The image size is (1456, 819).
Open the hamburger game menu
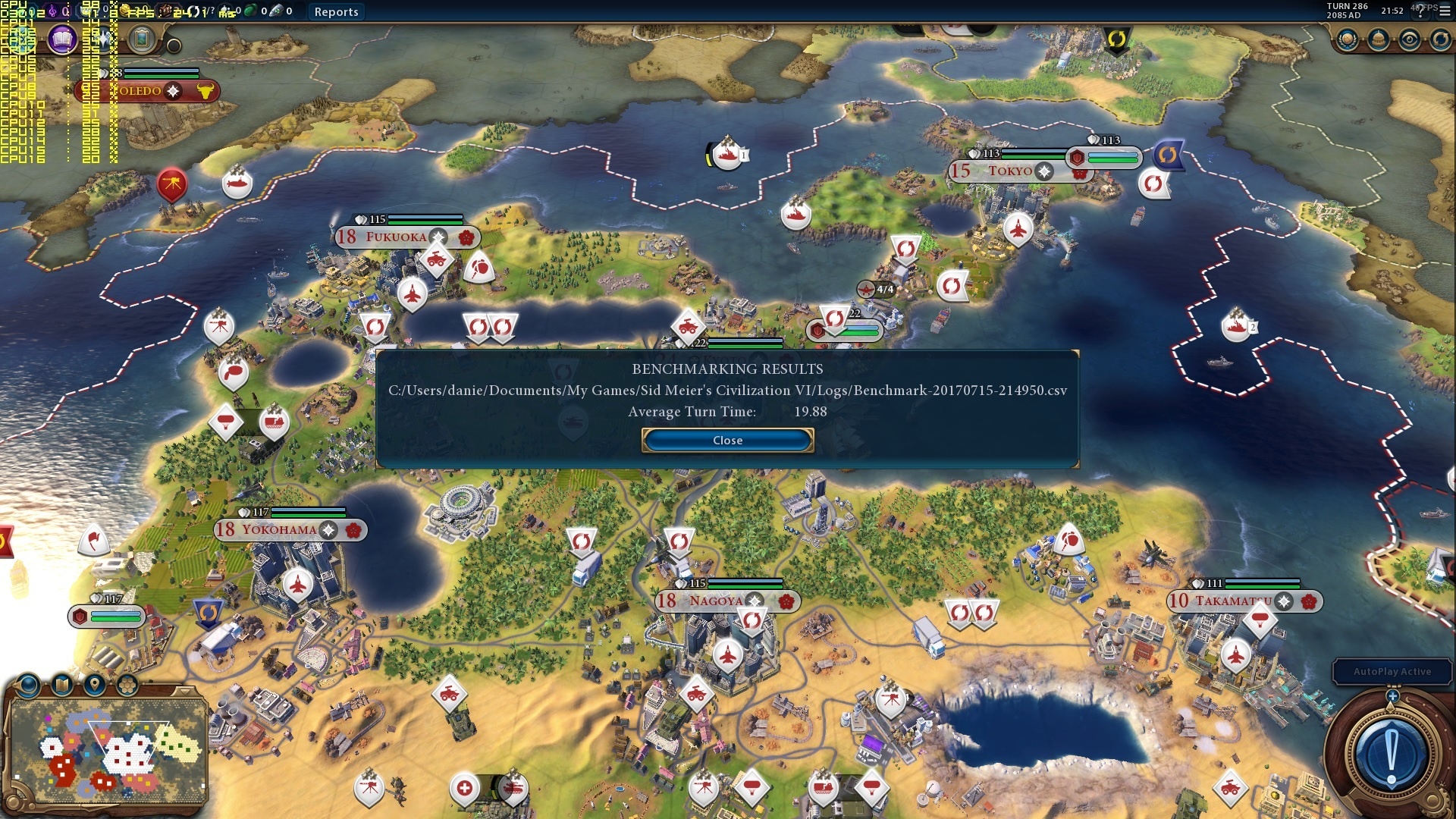coord(1445,11)
